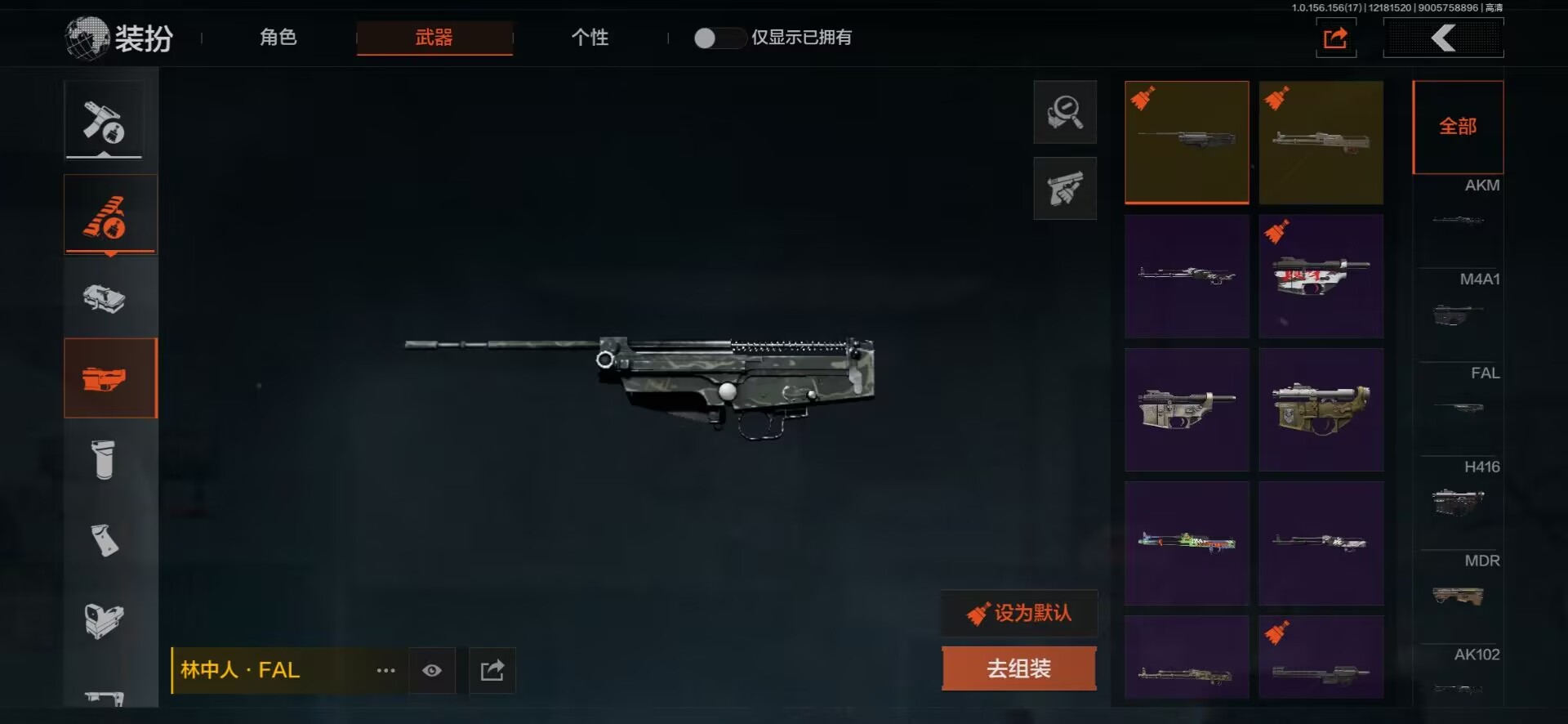The width and height of the screenshot is (1568, 724).
Task: Go back with the arrow button
Action: 1443,38
